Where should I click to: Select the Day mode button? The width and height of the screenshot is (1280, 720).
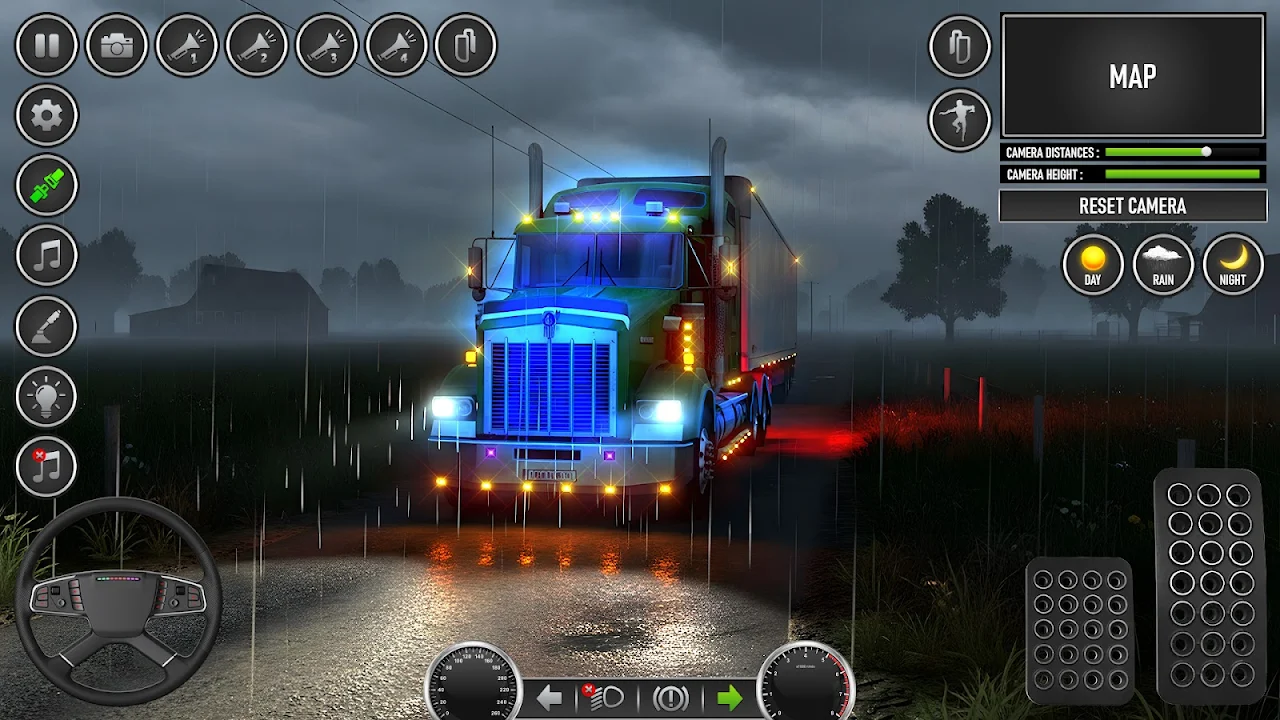tap(1093, 264)
